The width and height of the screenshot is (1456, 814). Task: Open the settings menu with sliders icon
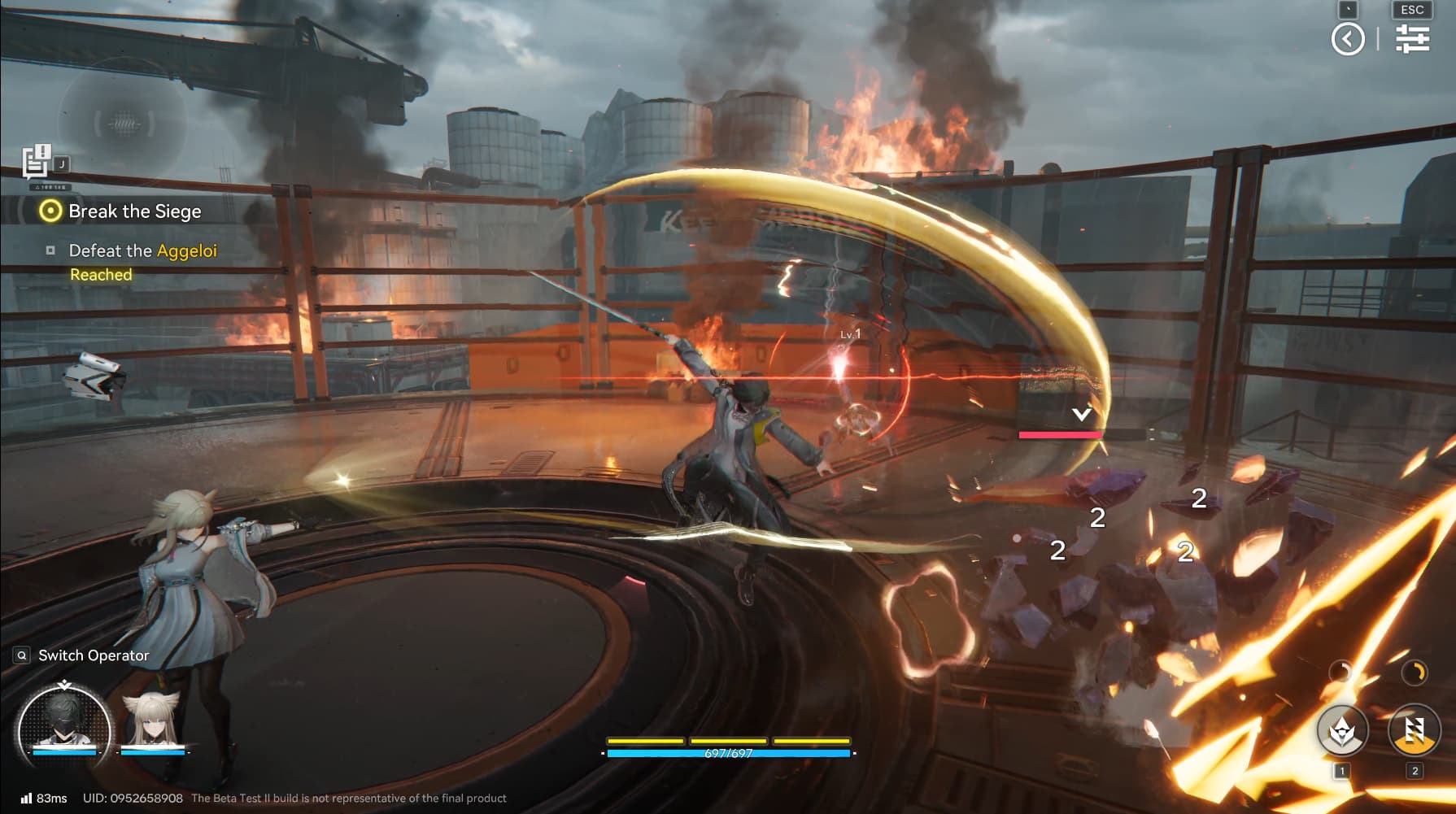click(1412, 38)
